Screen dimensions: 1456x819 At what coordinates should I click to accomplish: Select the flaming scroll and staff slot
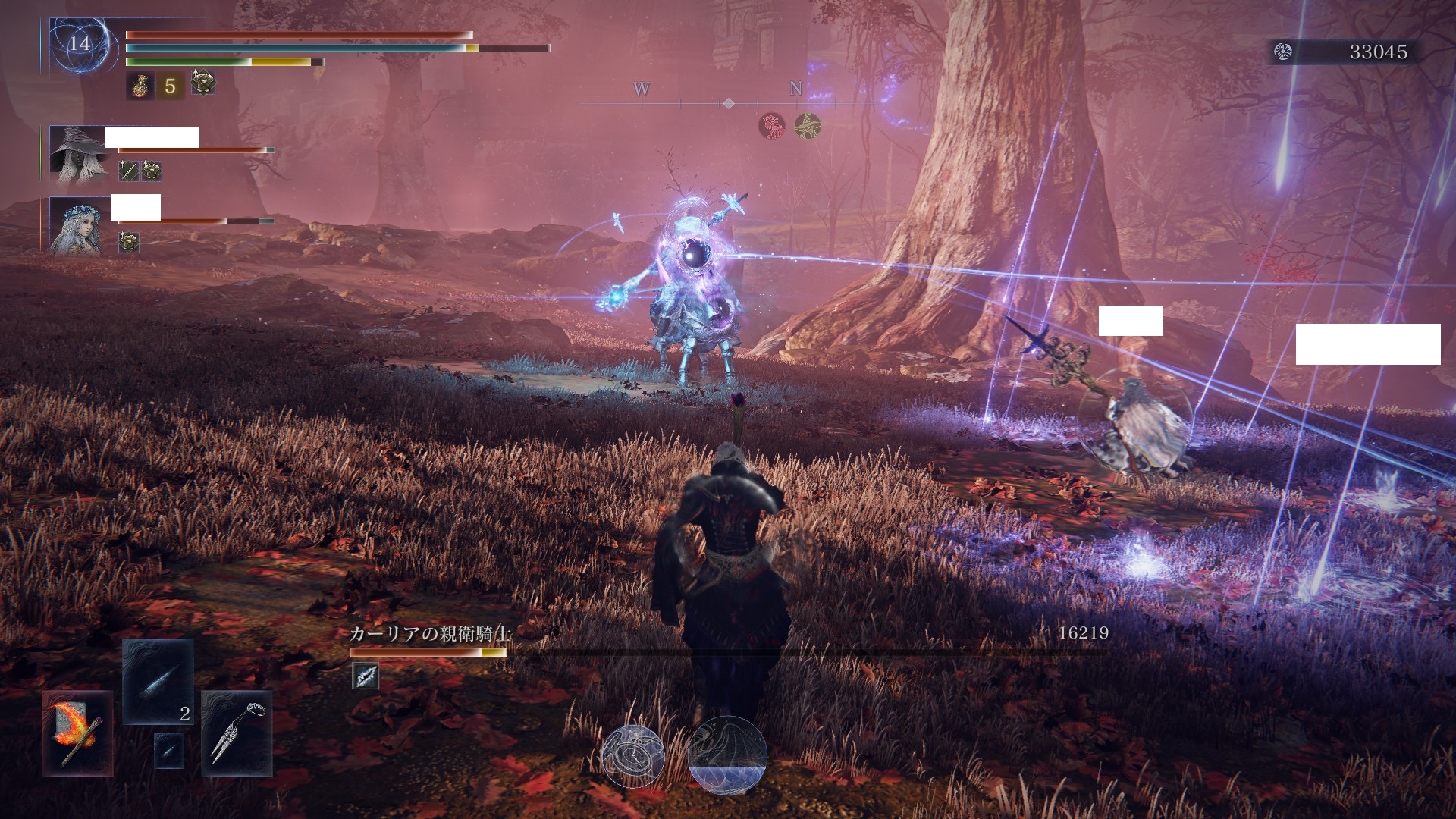78,733
